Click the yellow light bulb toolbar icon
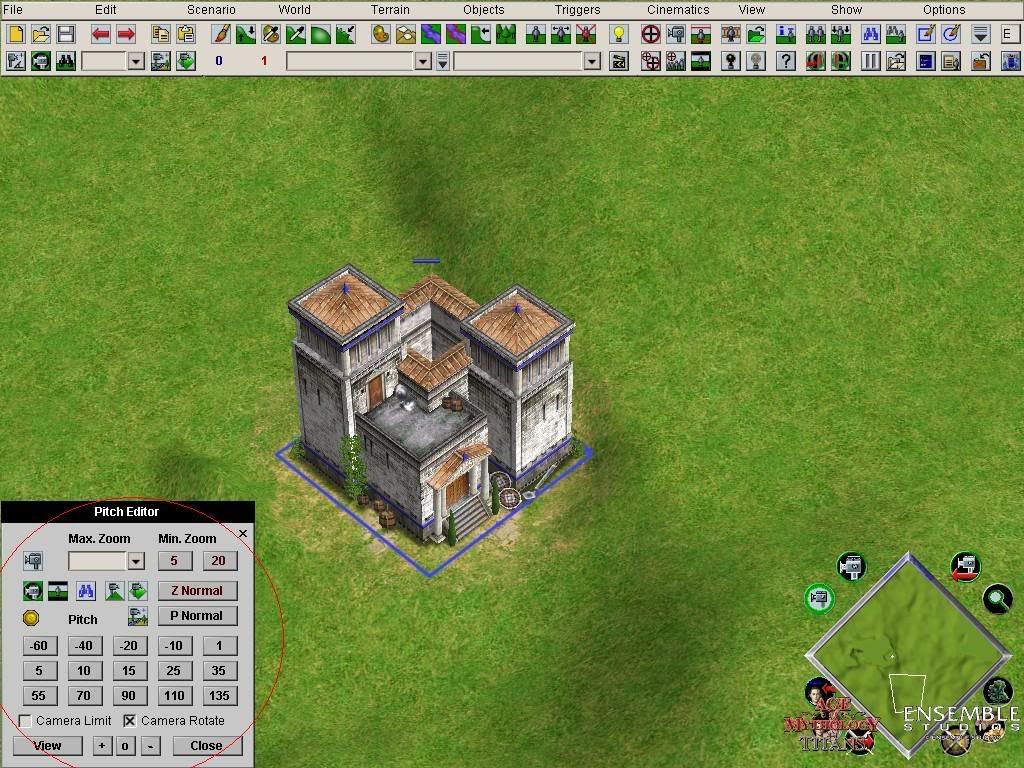 tap(619, 35)
